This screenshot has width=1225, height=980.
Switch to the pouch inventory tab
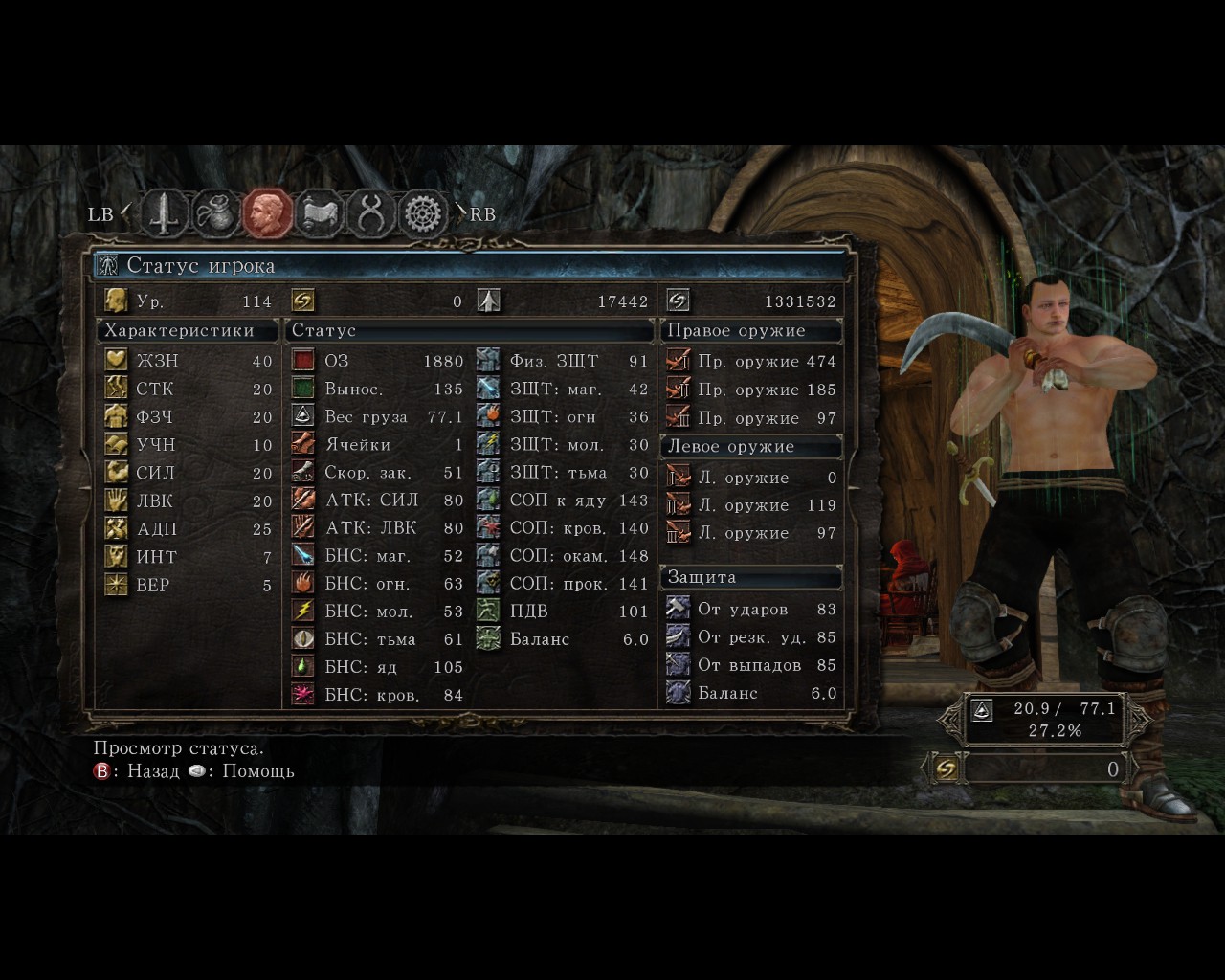pyautogui.click(x=217, y=213)
